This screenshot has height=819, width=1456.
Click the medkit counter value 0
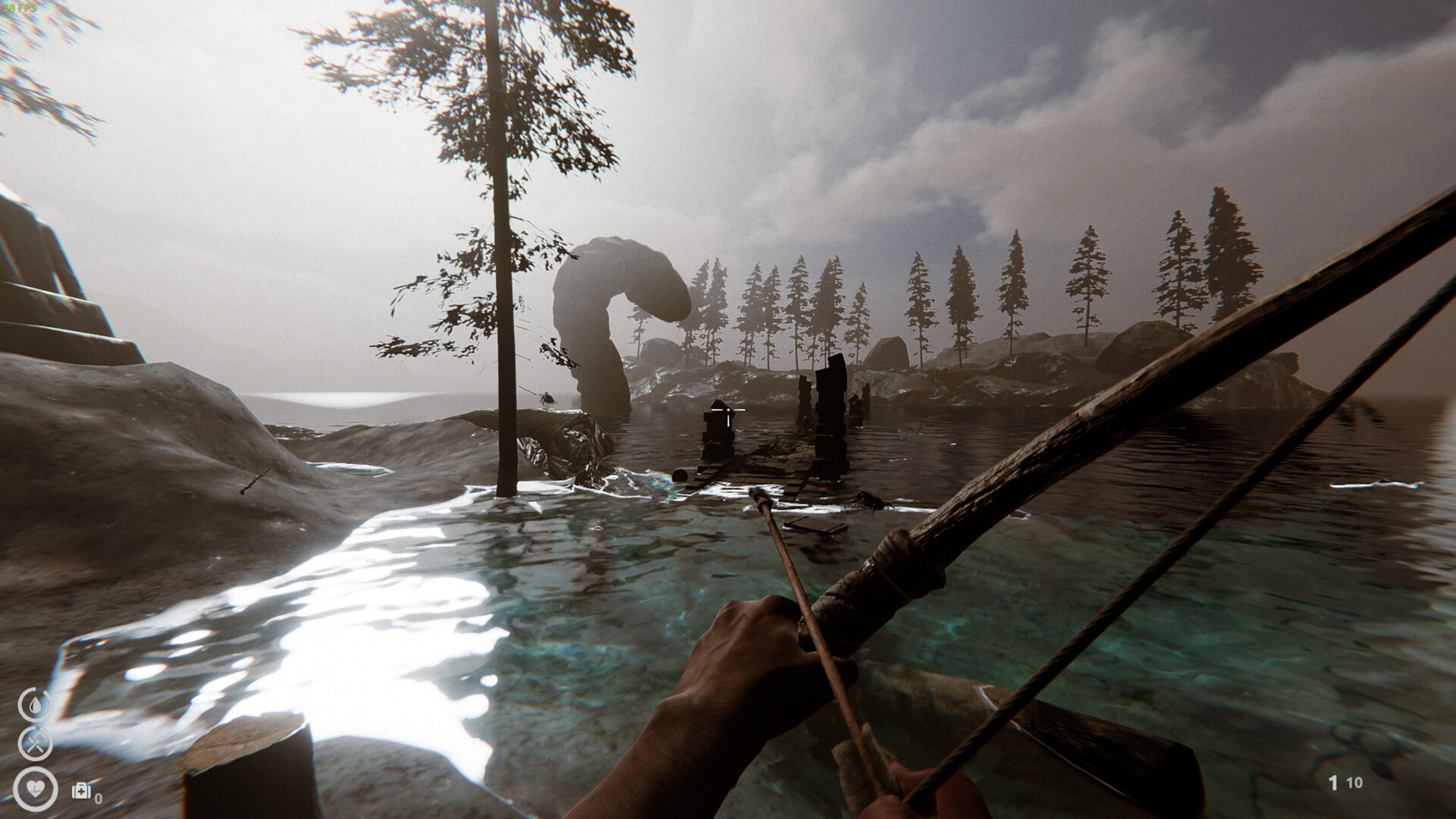tap(98, 800)
